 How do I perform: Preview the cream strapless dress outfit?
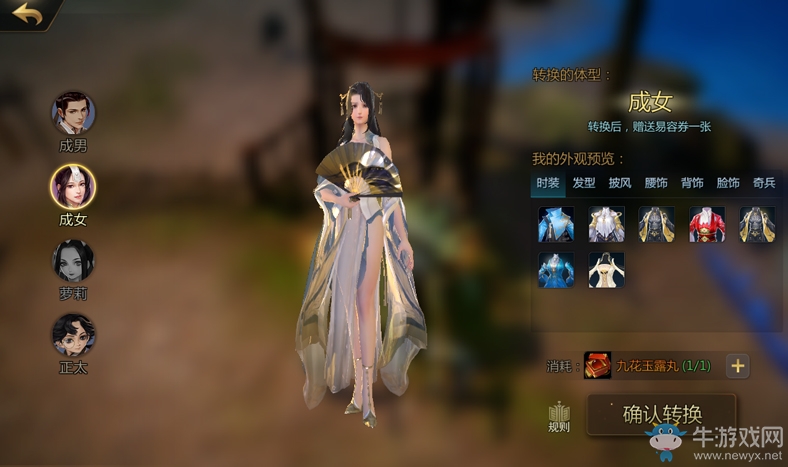click(607, 270)
